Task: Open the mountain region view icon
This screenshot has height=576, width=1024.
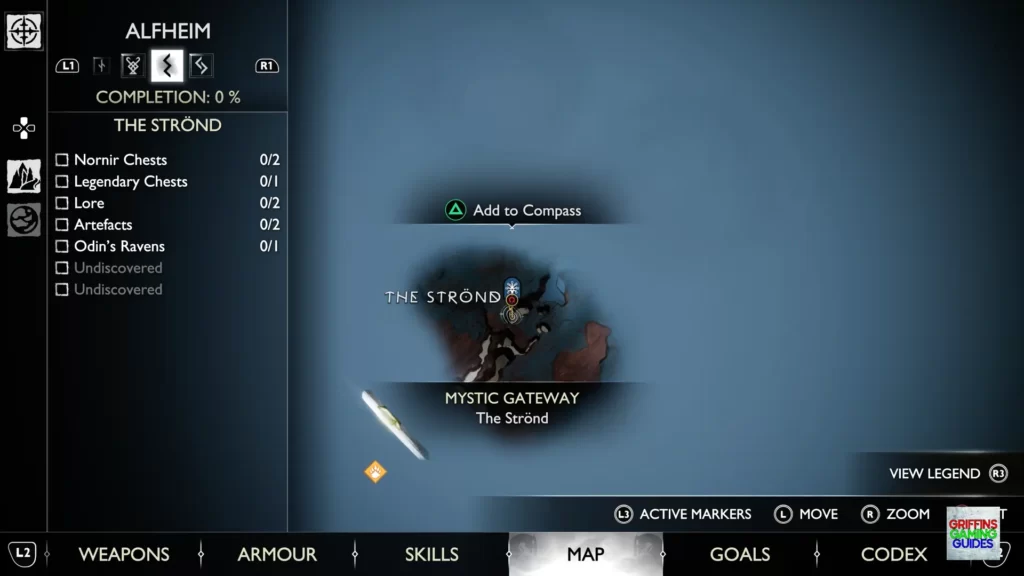Action: tap(24, 176)
